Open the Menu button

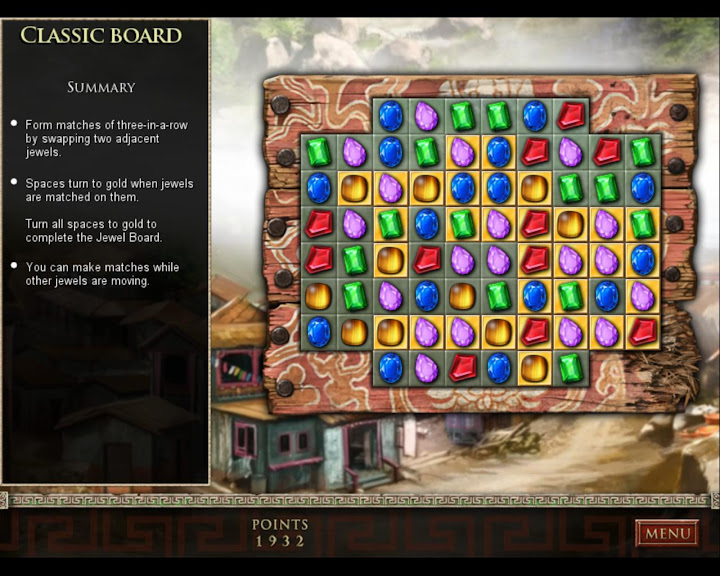(x=667, y=533)
